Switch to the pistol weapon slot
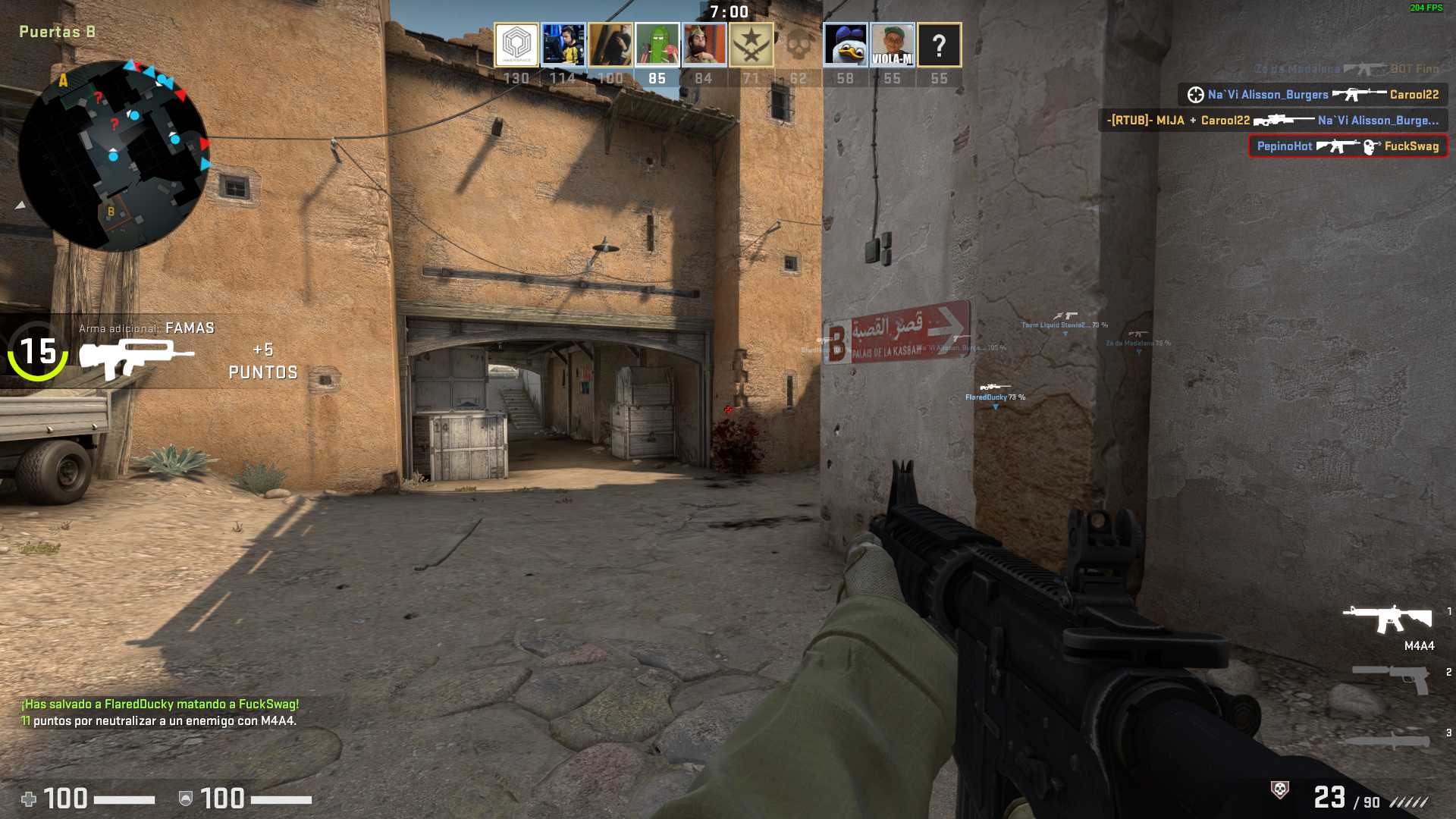 pos(1392,677)
